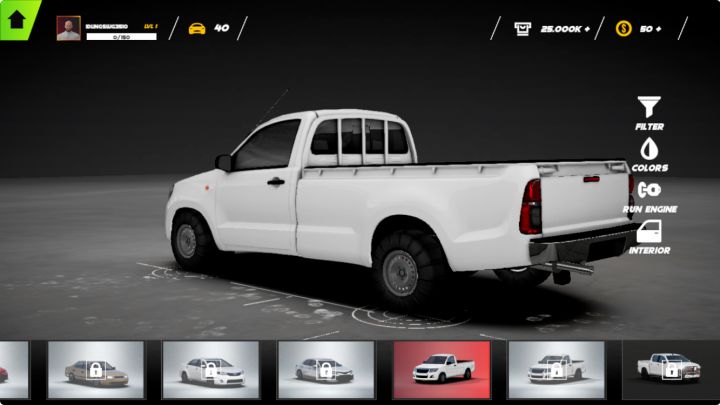Activate the Run Engine button
The width and height of the screenshot is (720, 405).
[x=649, y=193]
